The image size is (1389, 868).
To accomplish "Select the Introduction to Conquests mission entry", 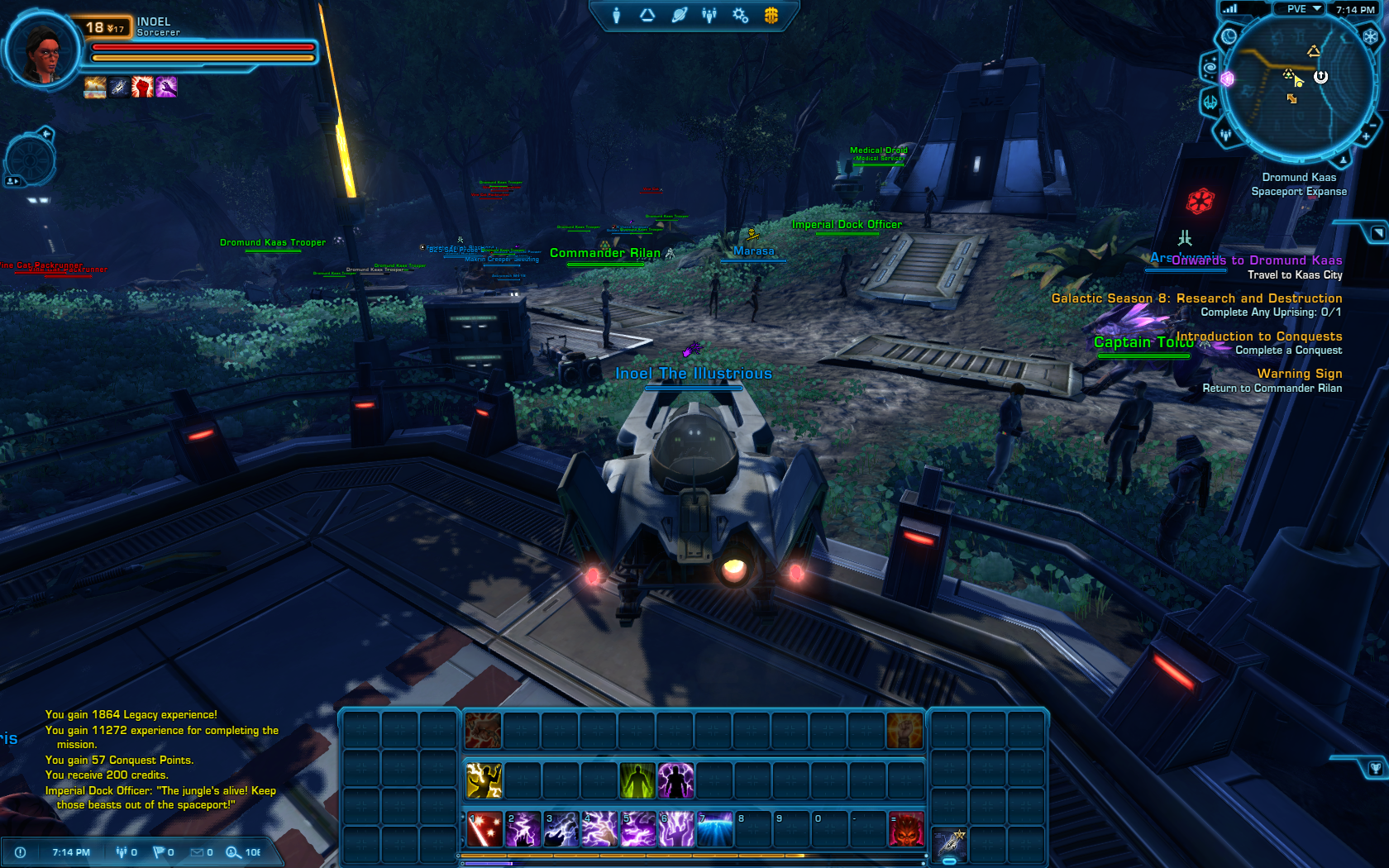I will tap(1258, 336).
